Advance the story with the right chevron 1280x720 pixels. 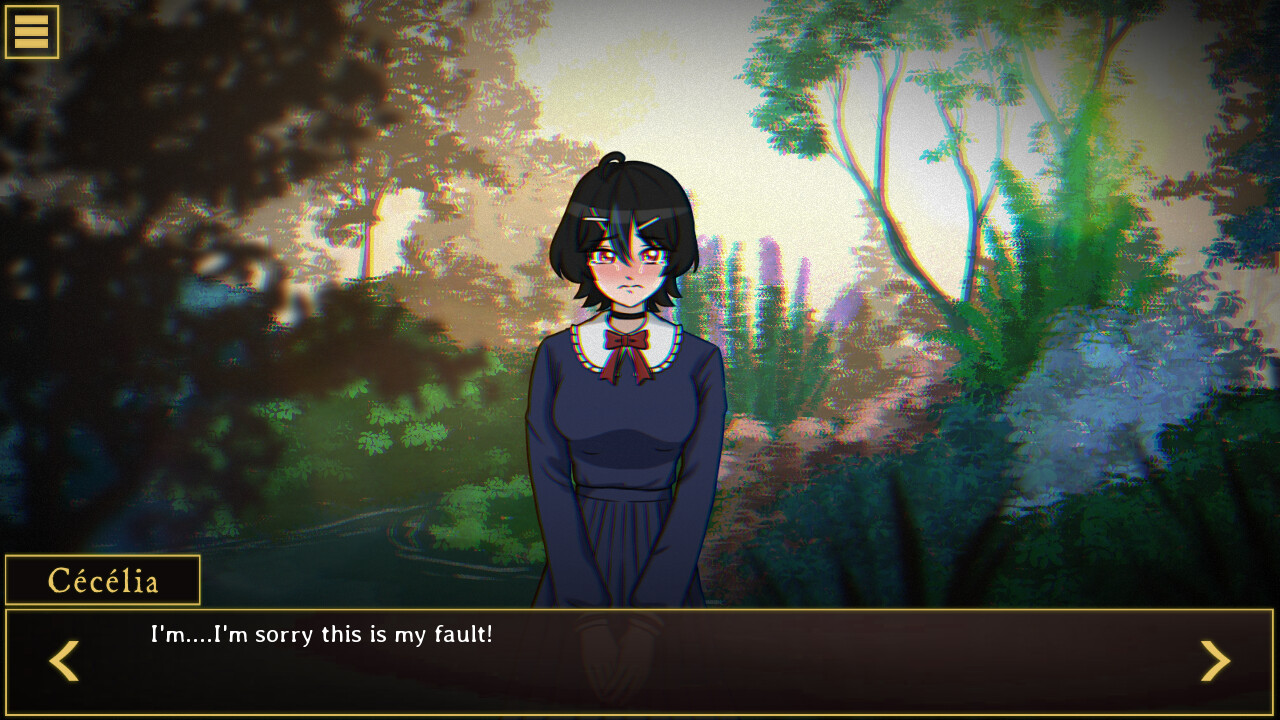(1216, 661)
